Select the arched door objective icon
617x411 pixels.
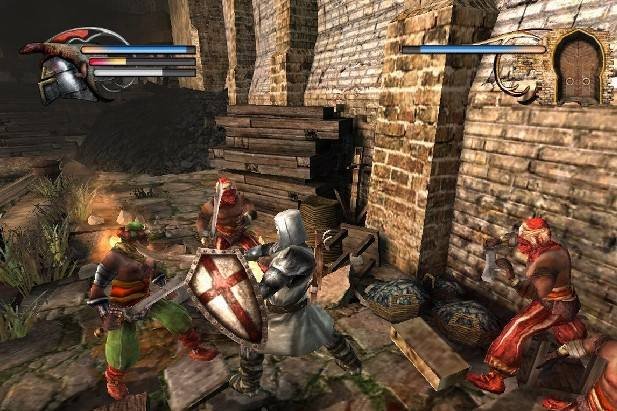pos(577,69)
